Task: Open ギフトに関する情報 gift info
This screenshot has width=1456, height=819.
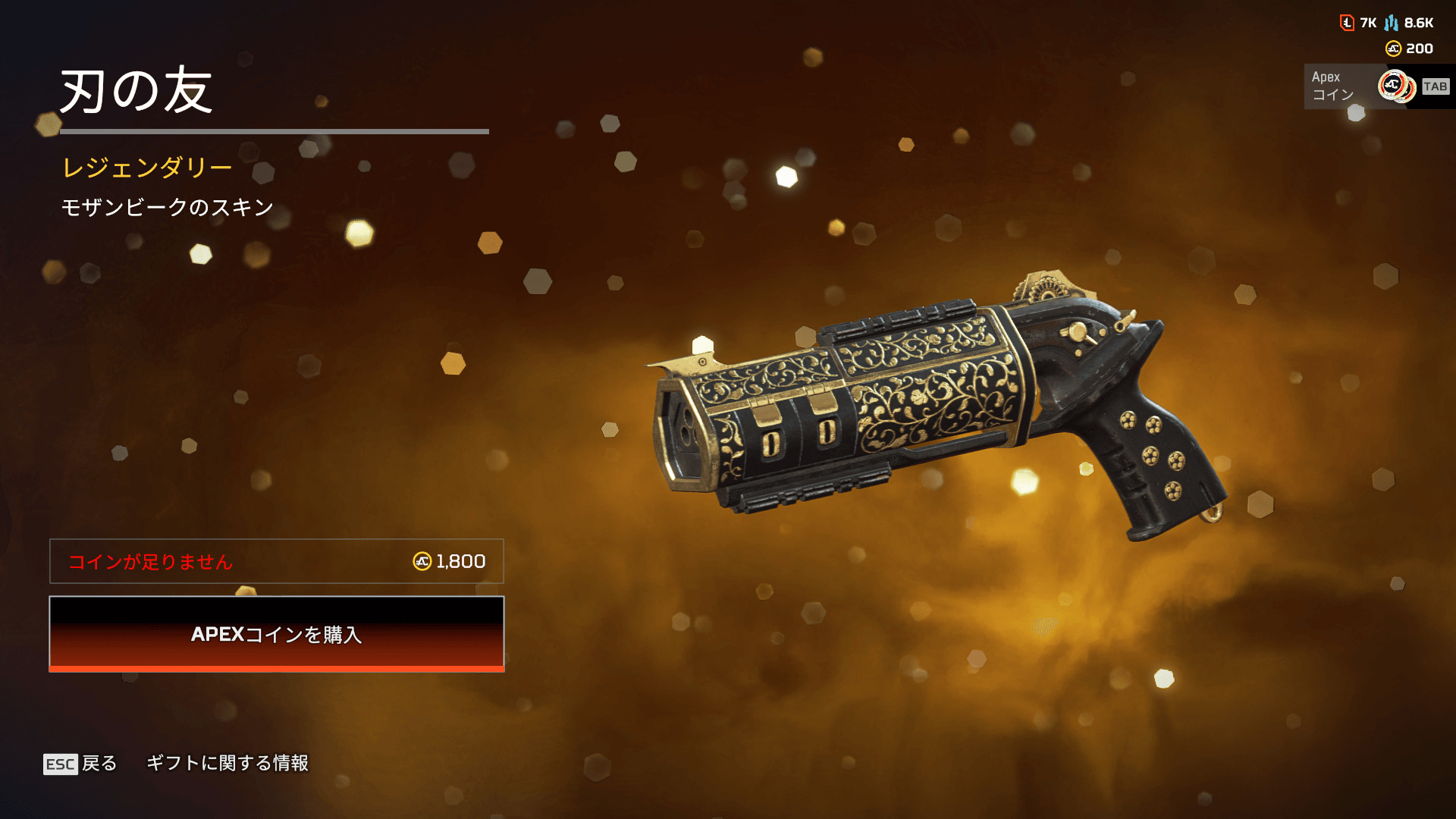Action: (x=227, y=763)
